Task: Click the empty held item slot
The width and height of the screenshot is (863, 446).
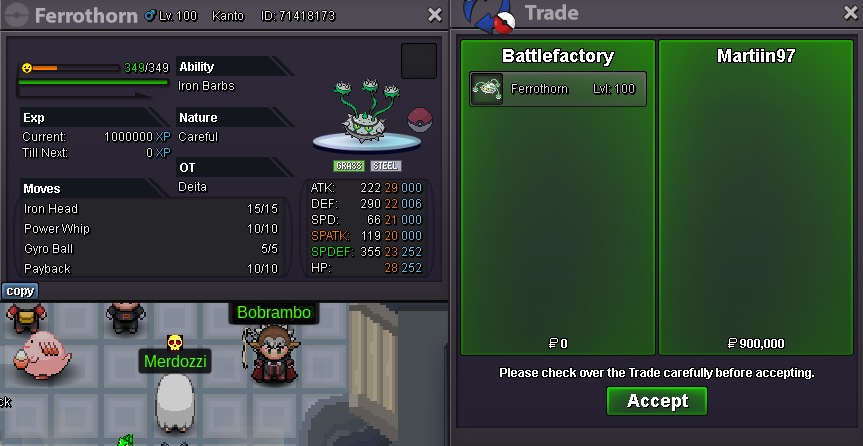Action: pos(418,61)
